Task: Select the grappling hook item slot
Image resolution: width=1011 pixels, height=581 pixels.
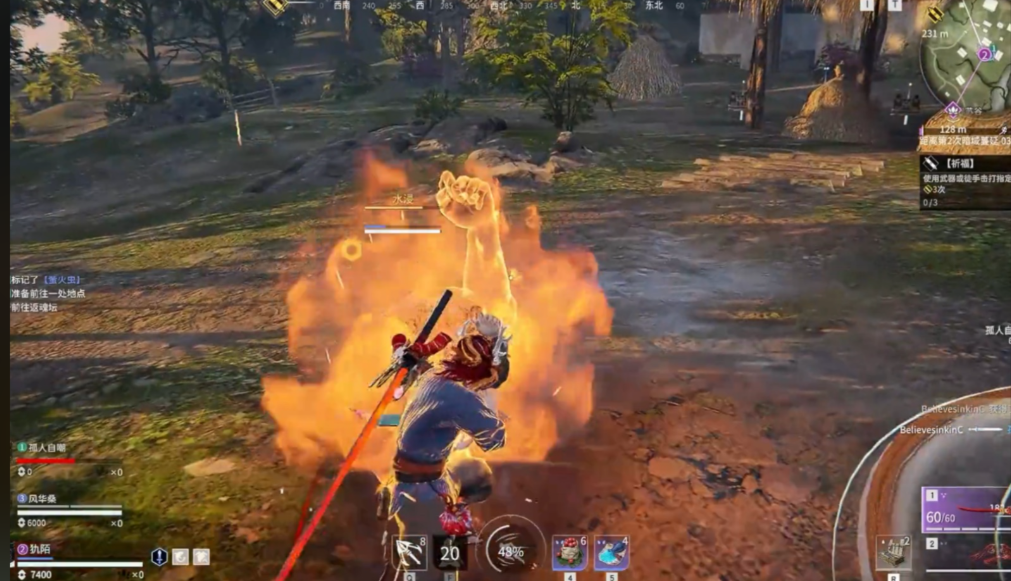Action: click(408, 553)
